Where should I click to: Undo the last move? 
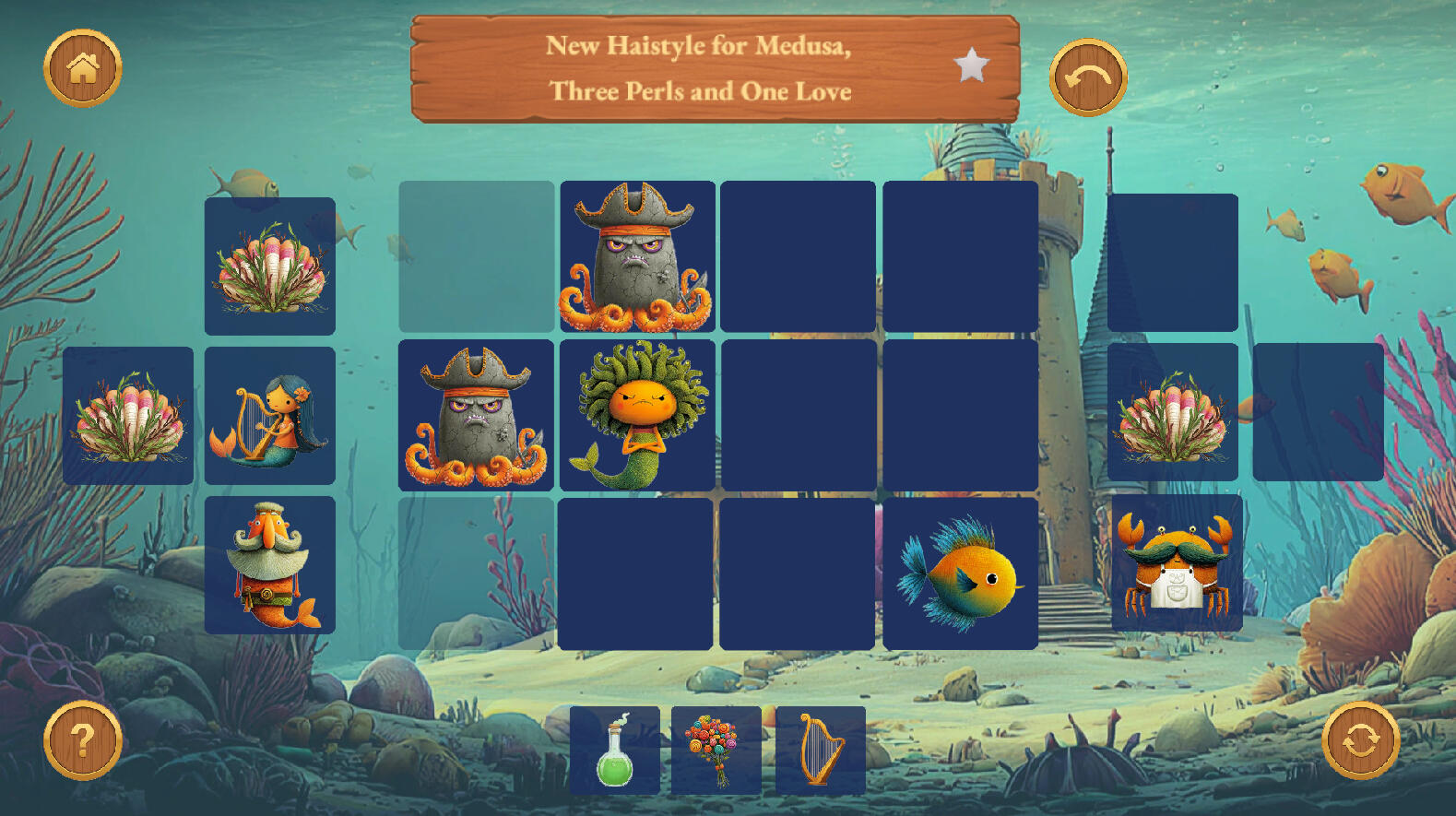[1088, 78]
